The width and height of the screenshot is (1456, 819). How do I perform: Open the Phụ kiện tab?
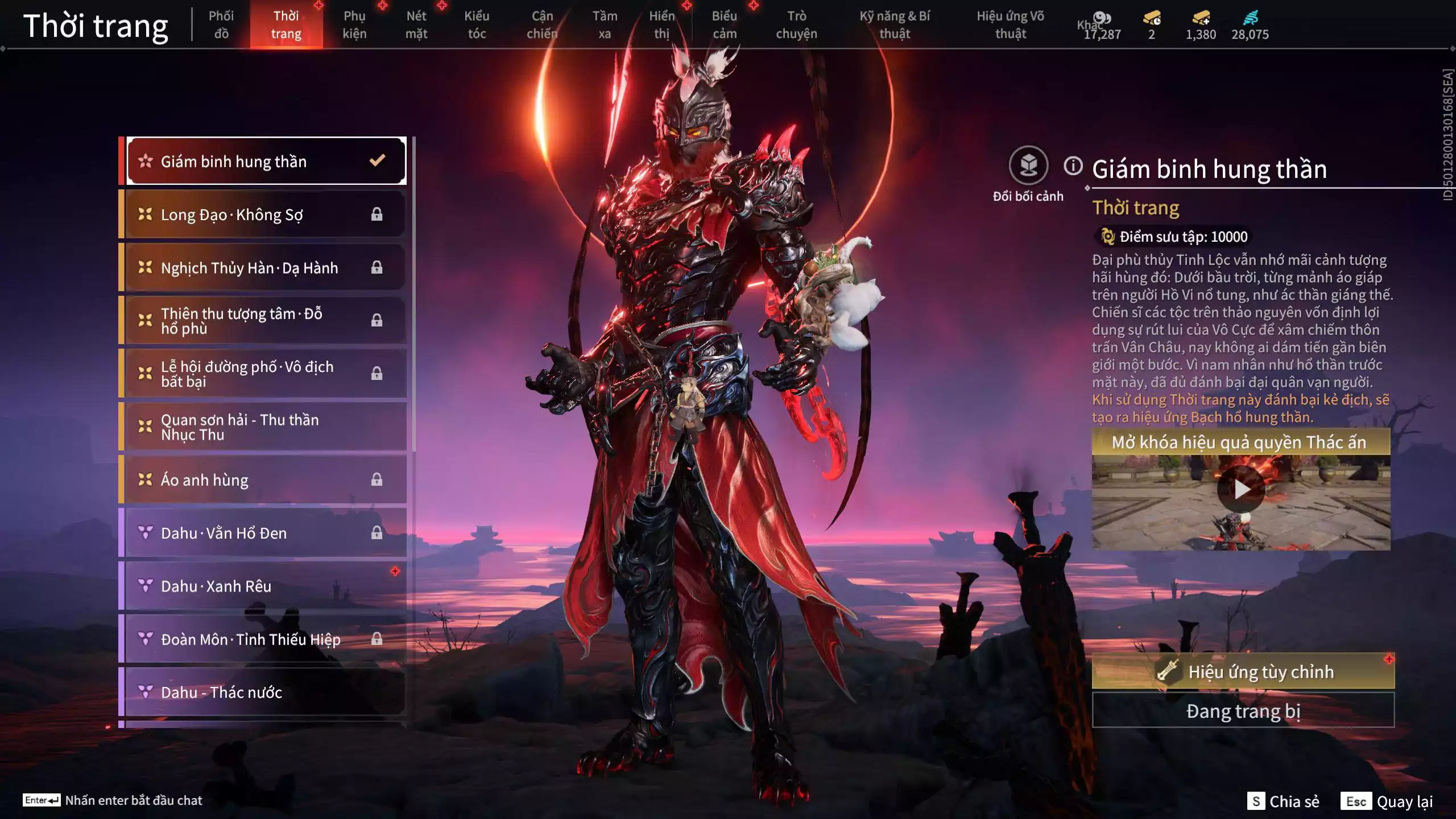coord(354,25)
